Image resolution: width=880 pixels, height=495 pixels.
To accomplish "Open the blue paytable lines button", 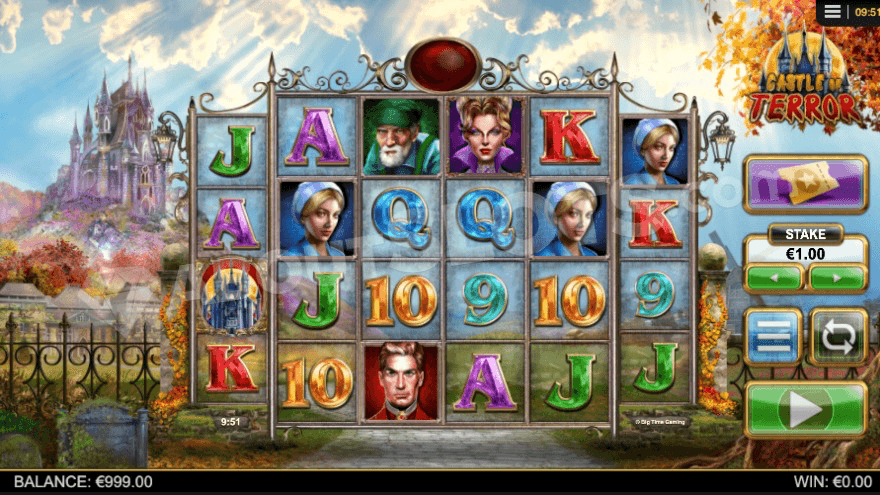I will [x=774, y=336].
